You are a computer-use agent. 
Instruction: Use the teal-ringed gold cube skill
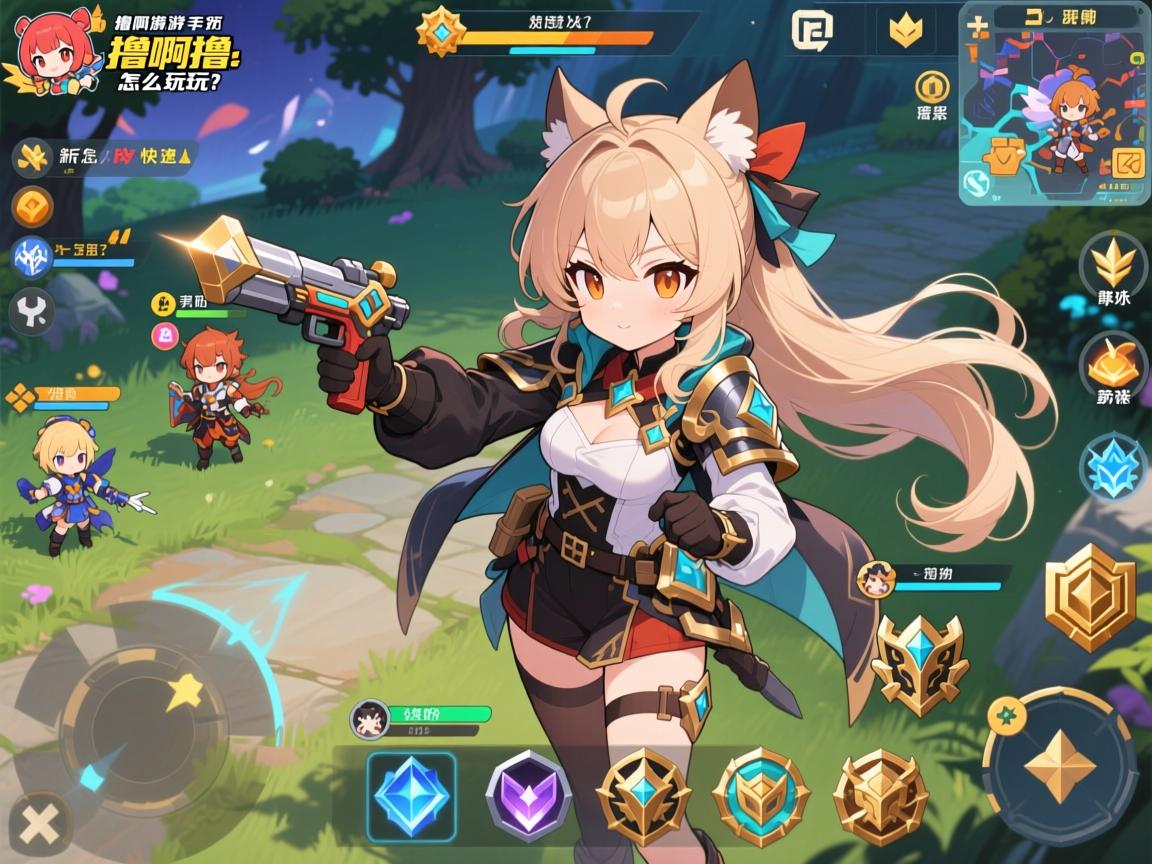(761, 797)
